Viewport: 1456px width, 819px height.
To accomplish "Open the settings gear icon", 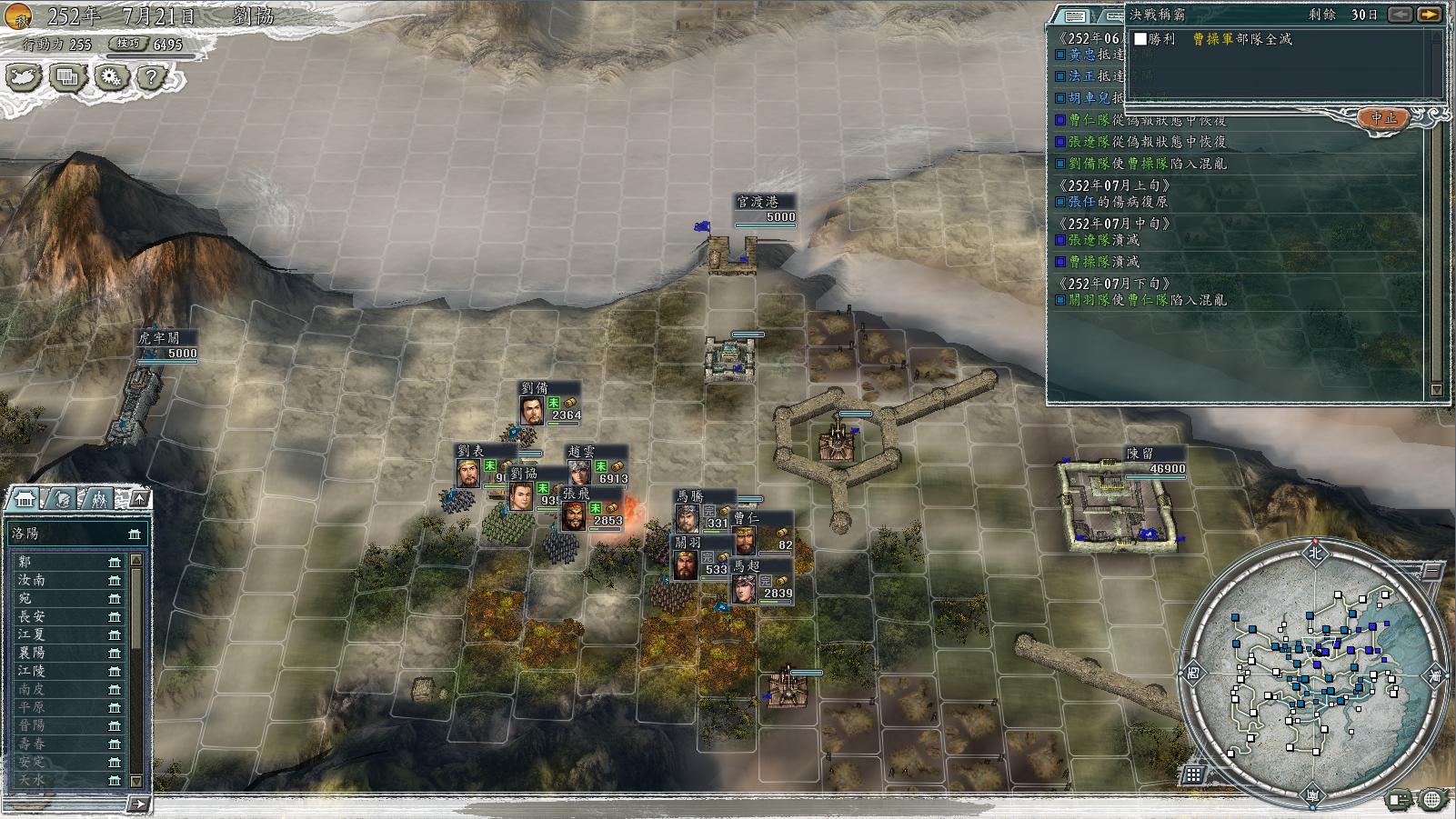I will (x=113, y=77).
